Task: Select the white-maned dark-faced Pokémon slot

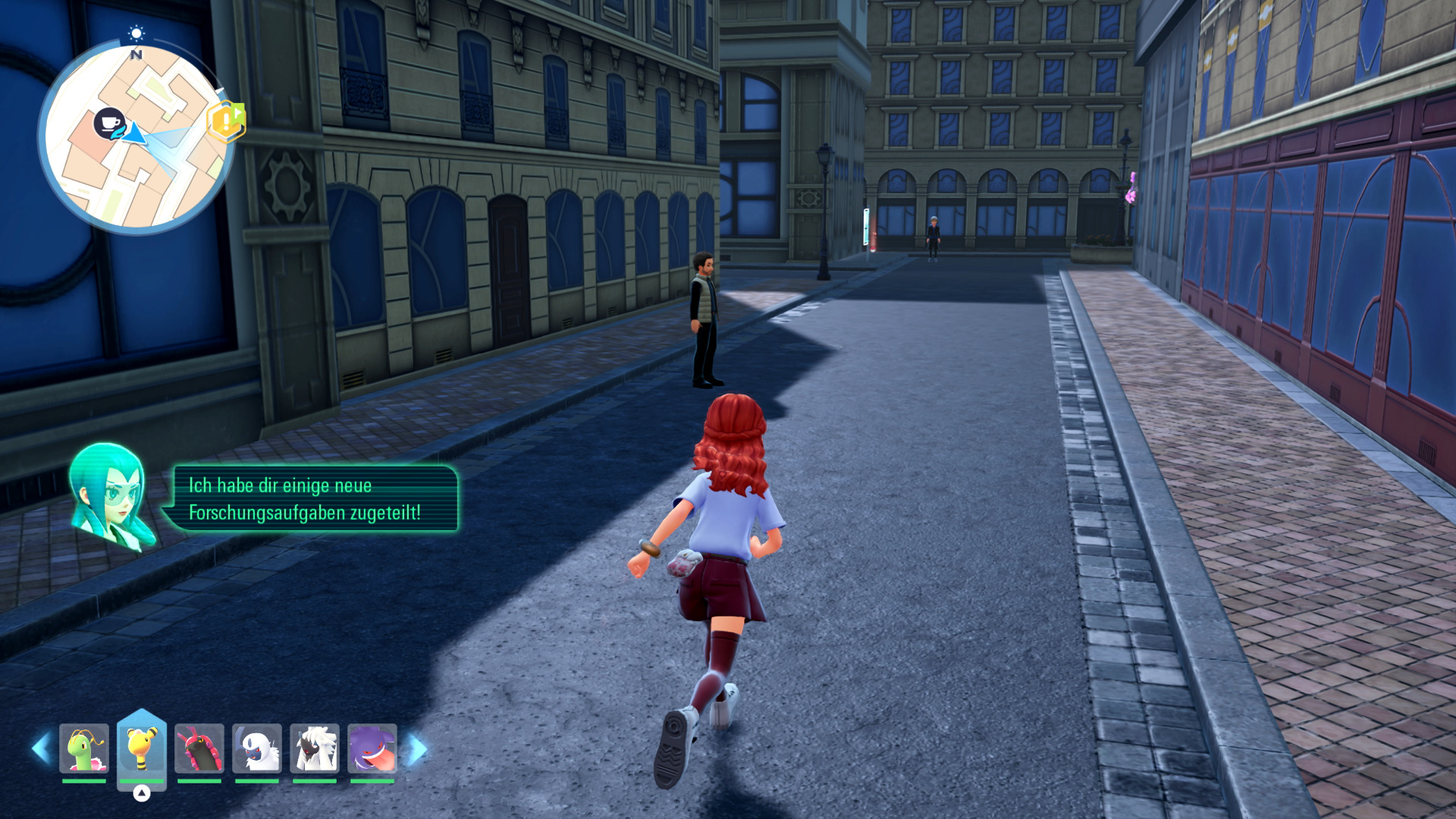Action: pos(315,748)
